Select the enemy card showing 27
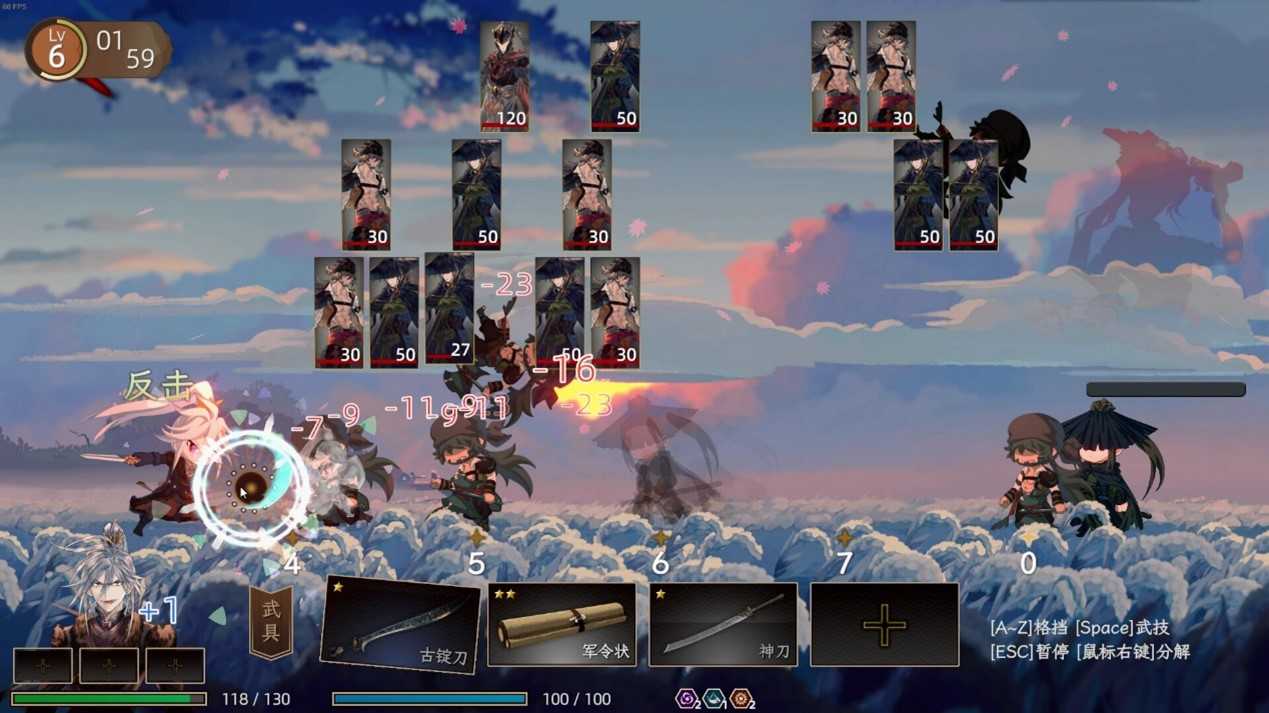The height and width of the screenshot is (713, 1269). 449,307
